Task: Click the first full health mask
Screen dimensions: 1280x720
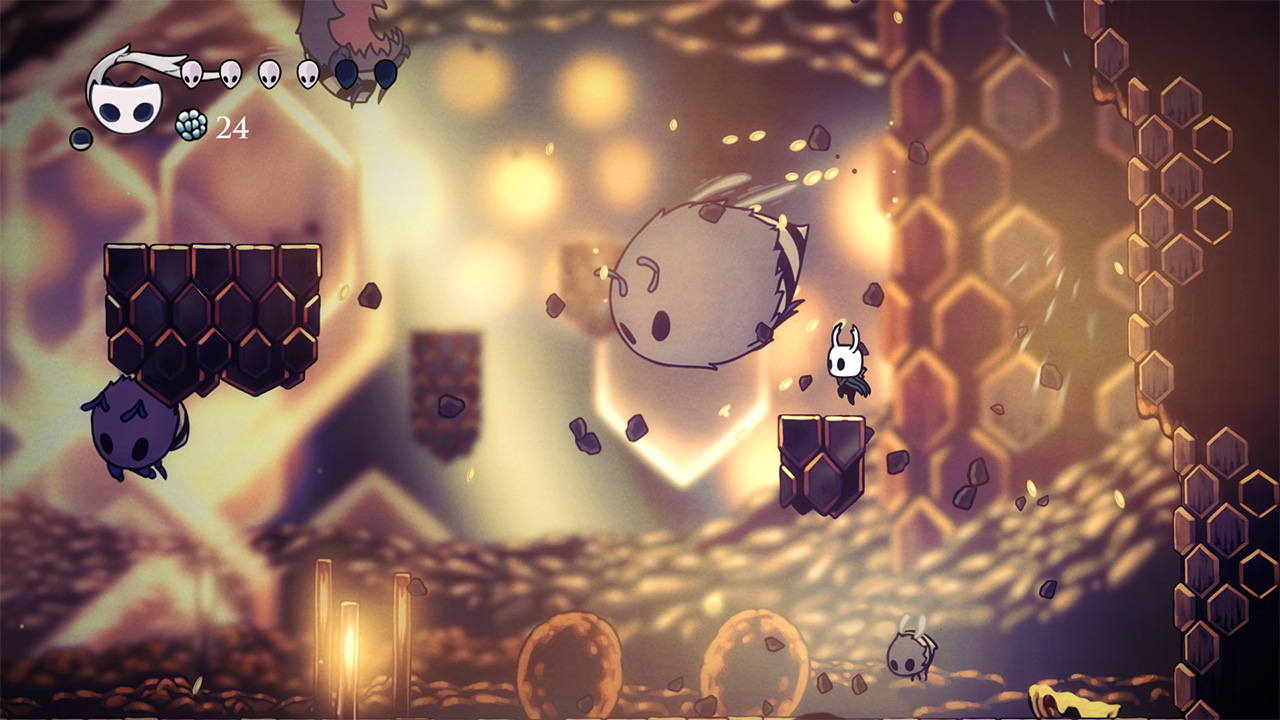Action: (x=191, y=74)
